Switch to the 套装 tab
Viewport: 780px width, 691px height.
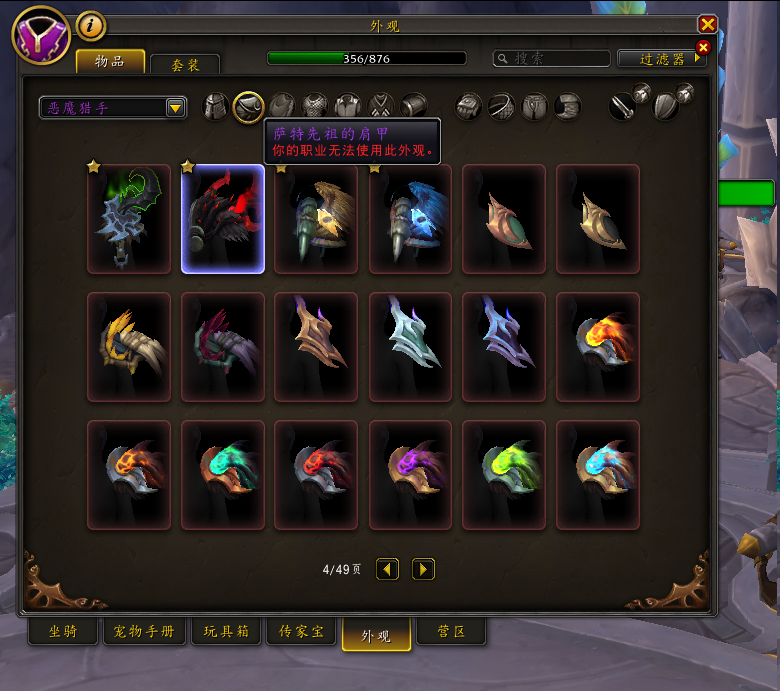coord(185,65)
